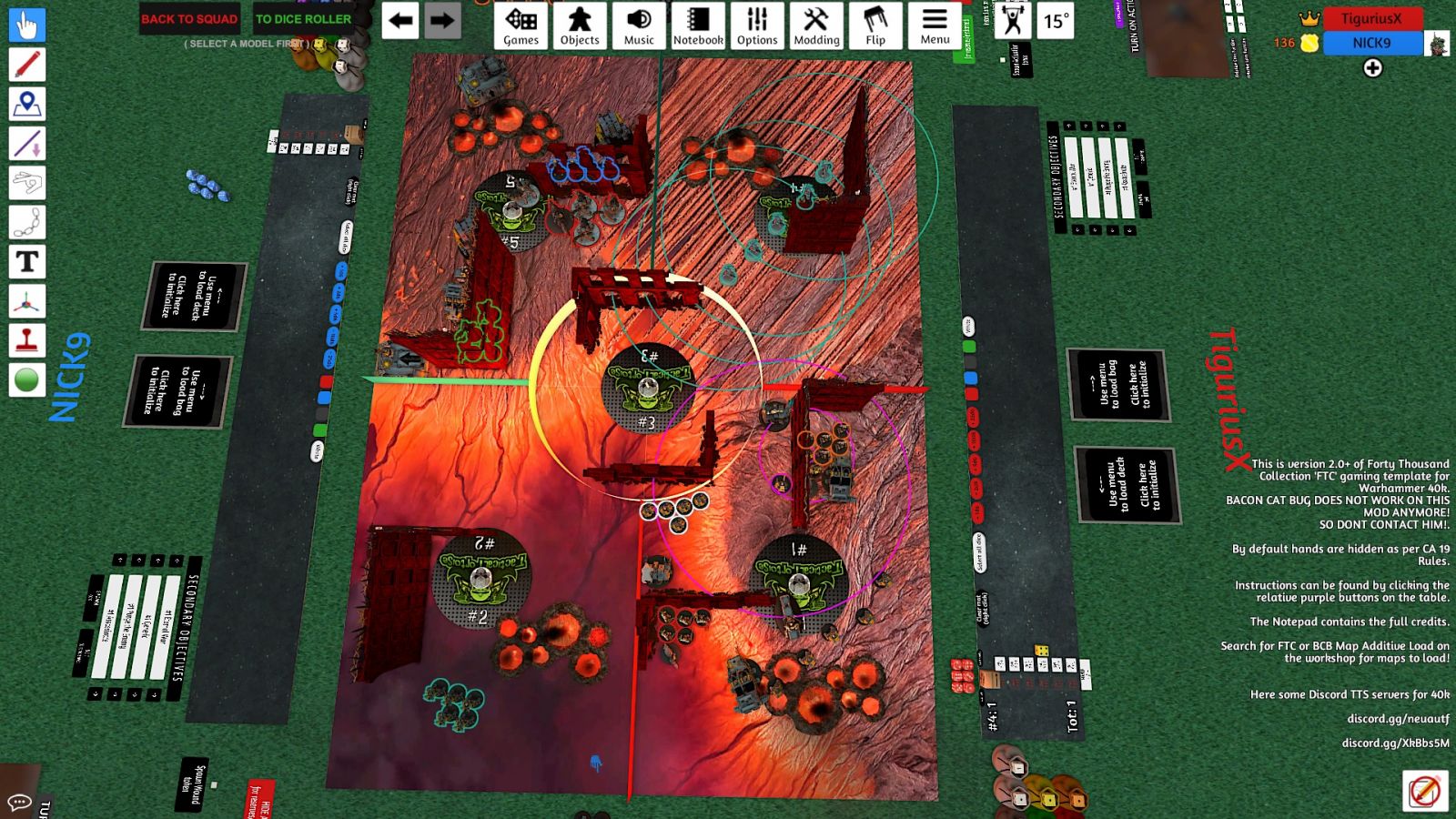Viewport: 1456px width, 819px height.
Task: Open the Modding tools
Action: click(x=816, y=25)
